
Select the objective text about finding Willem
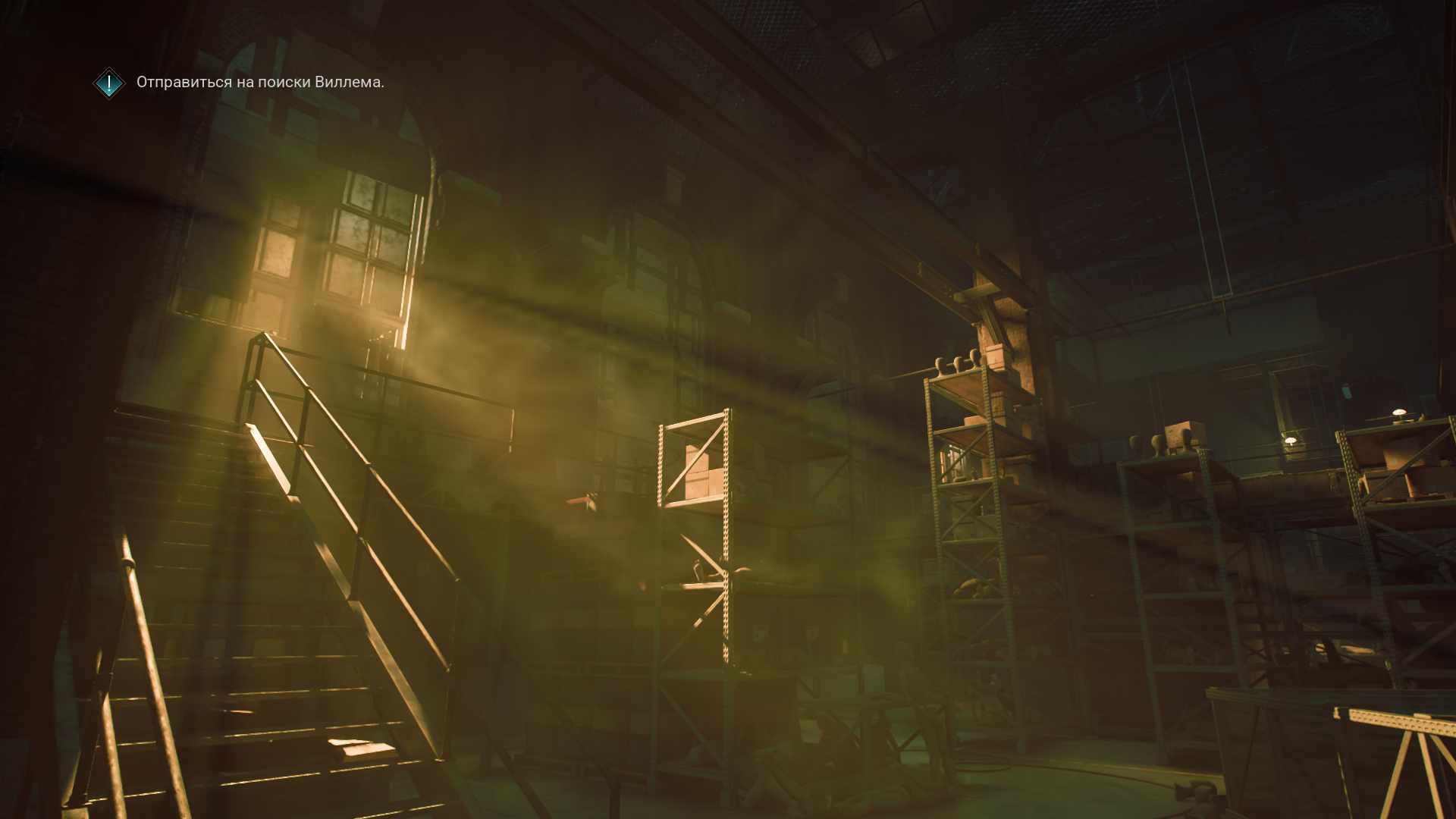click(260, 83)
